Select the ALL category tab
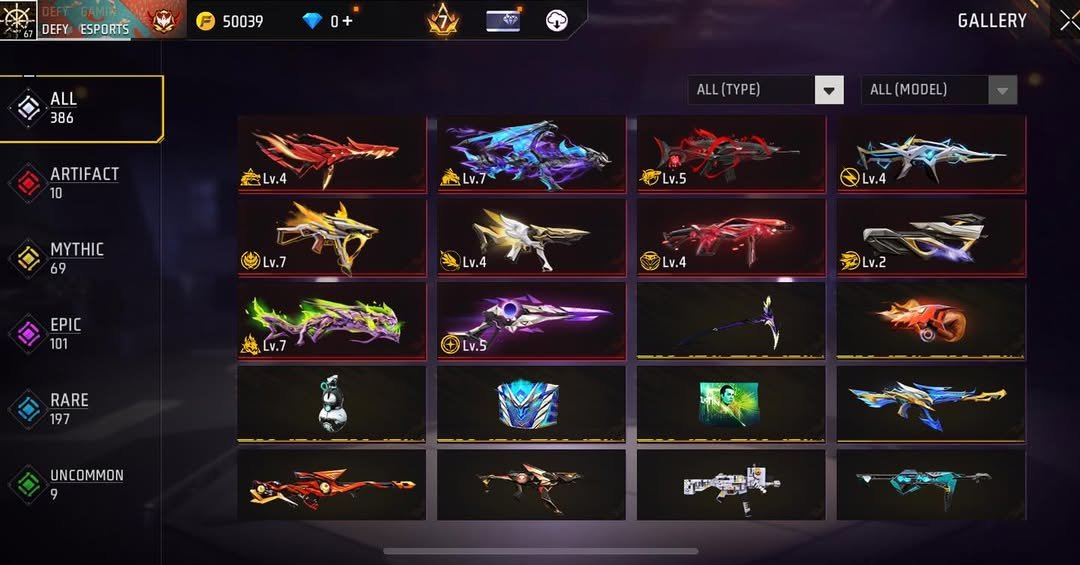Image resolution: width=1080 pixels, height=565 pixels. click(x=82, y=108)
